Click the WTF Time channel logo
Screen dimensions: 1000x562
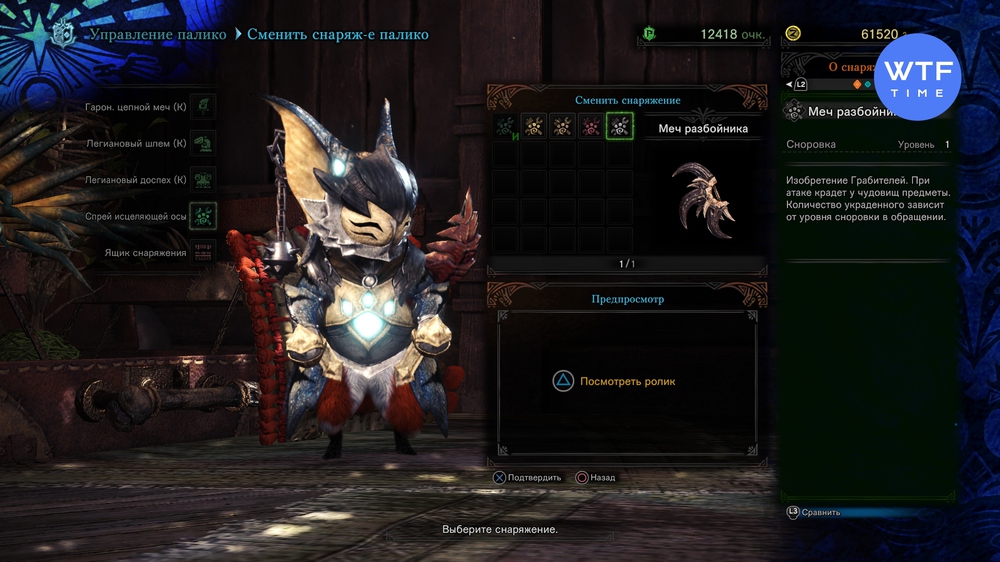[x=917, y=77]
